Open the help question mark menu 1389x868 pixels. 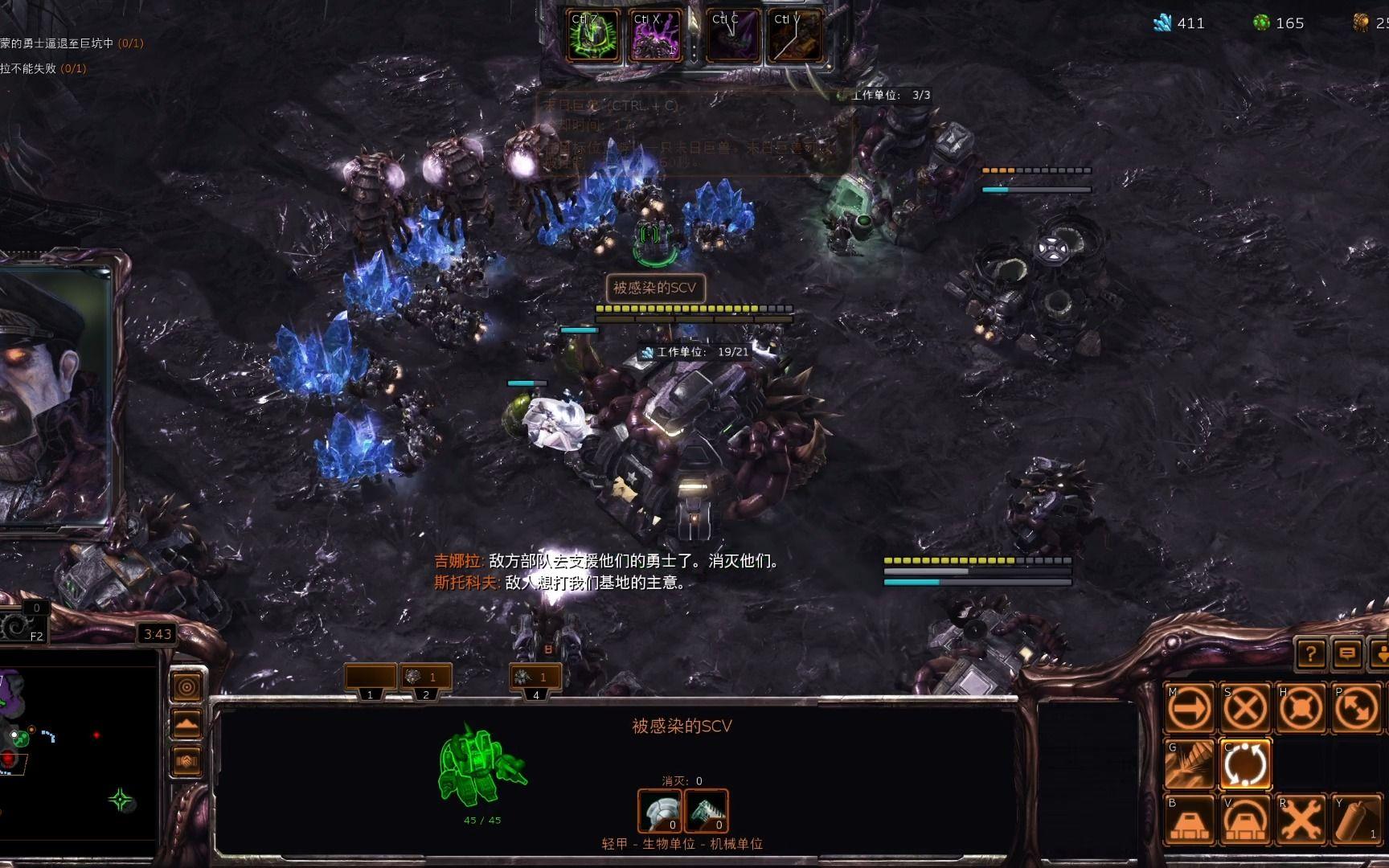[1311, 653]
